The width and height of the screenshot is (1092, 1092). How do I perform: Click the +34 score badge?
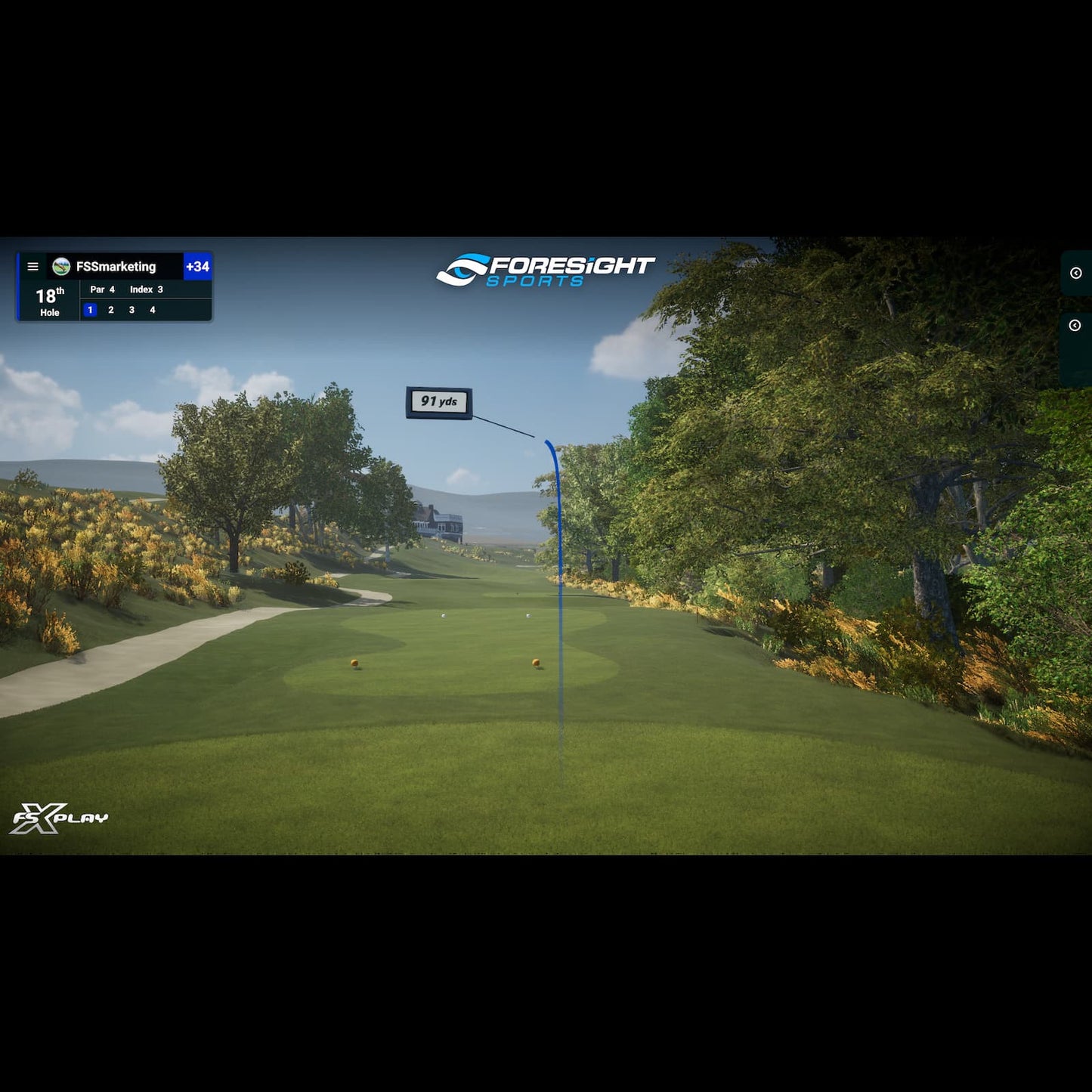[x=198, y=266]
